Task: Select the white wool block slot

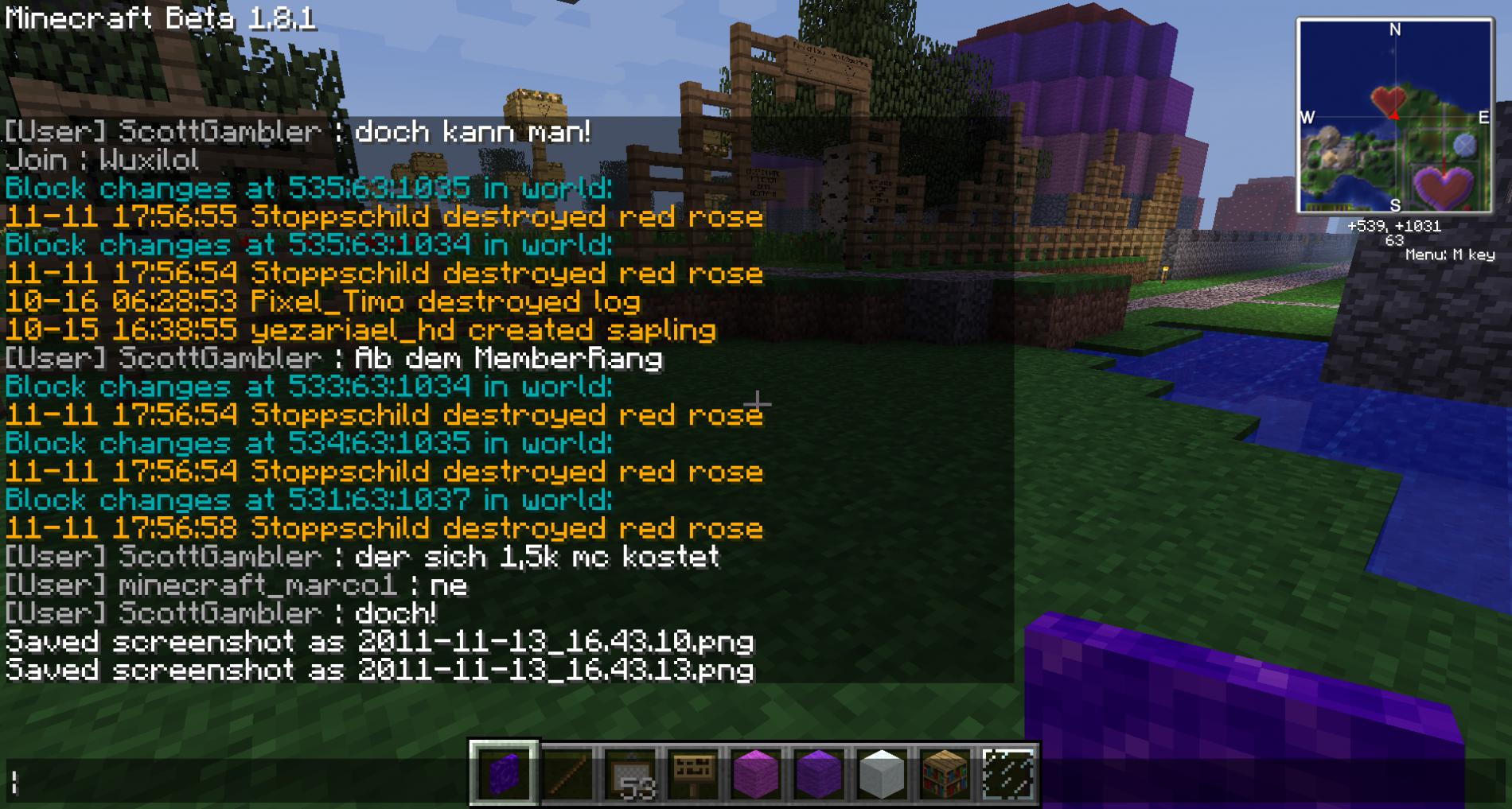Action: coord(882,773)
